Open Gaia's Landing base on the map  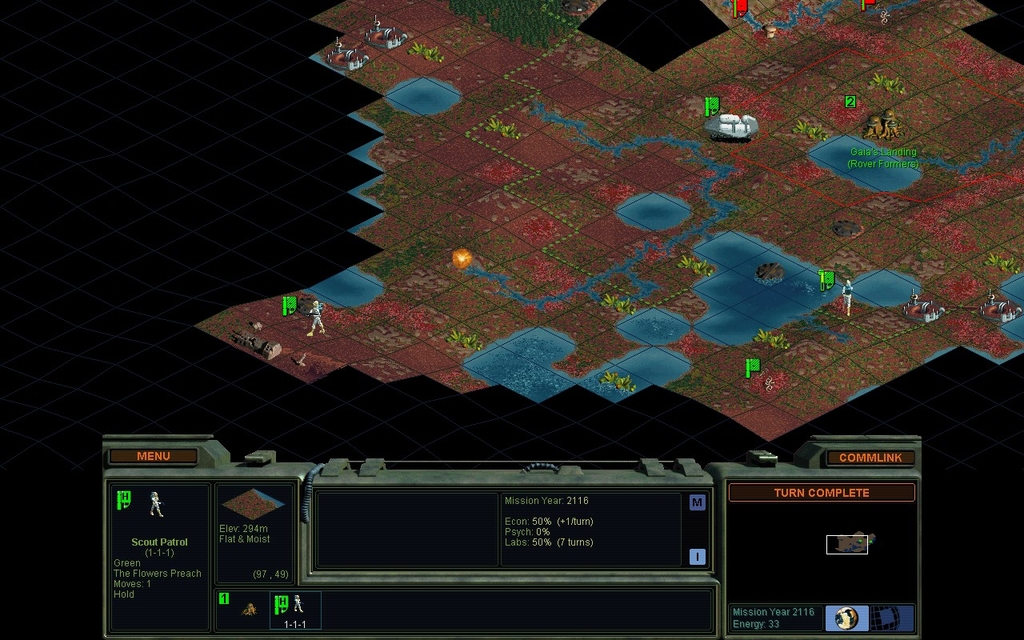pyautogui.click(x=881, y=125)
